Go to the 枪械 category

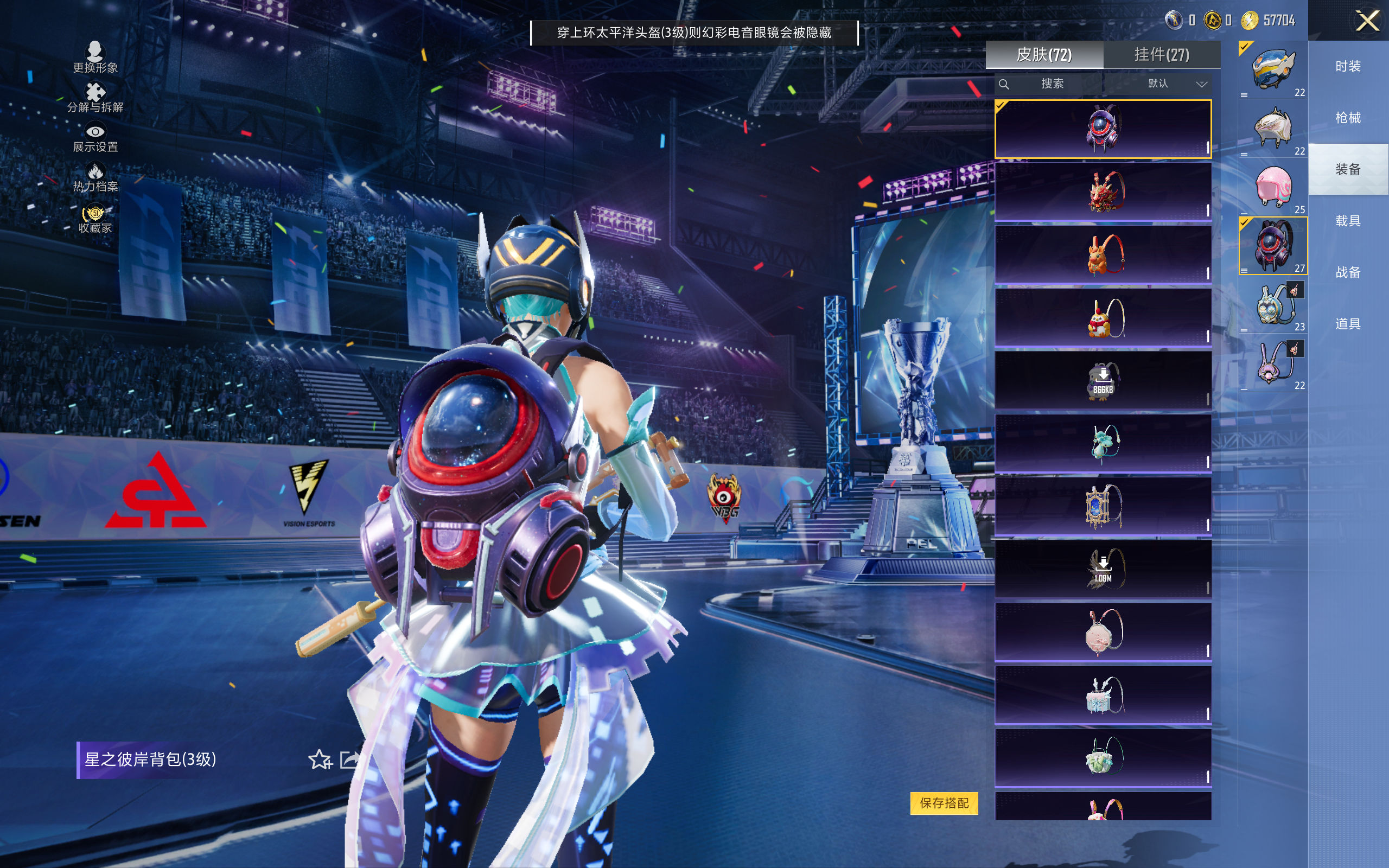coord(1348,118)
